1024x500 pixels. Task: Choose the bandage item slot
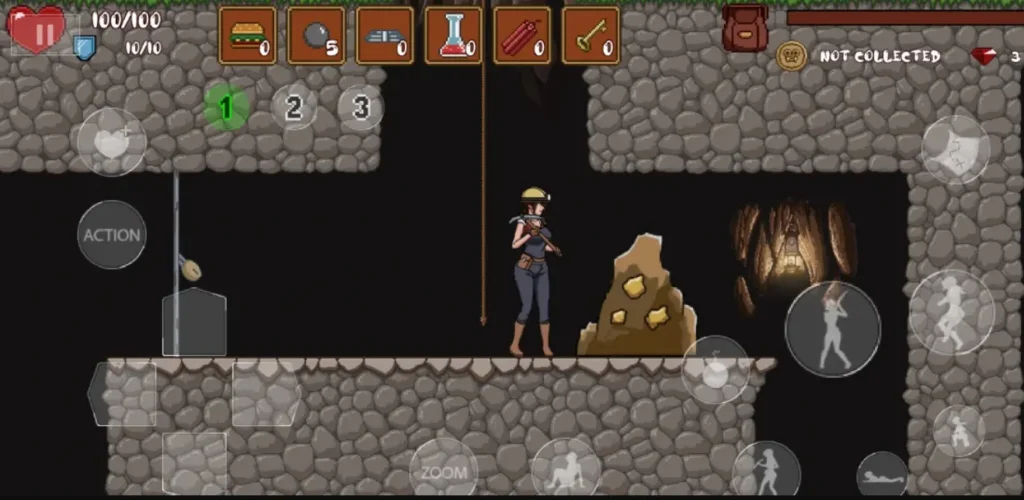385,36
